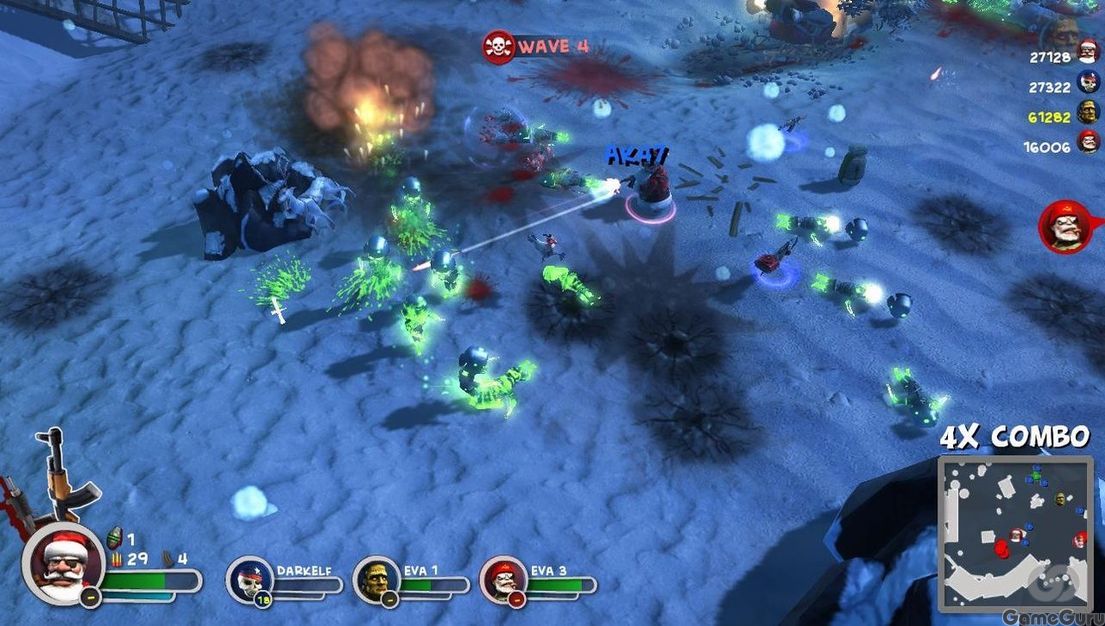Select the Santa player portrait

click(63, 563)
